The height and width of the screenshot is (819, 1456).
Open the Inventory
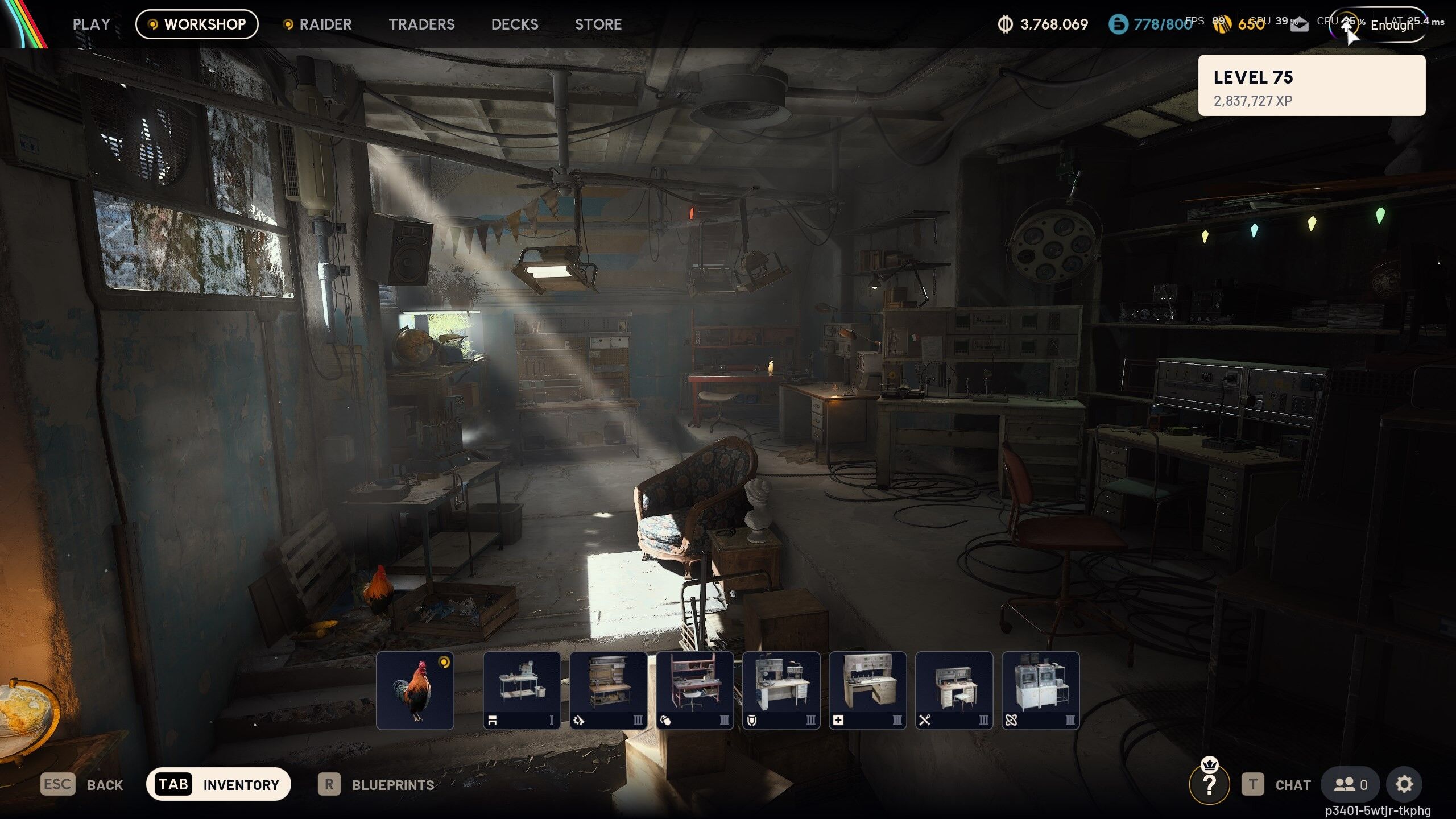pos(218,785)
